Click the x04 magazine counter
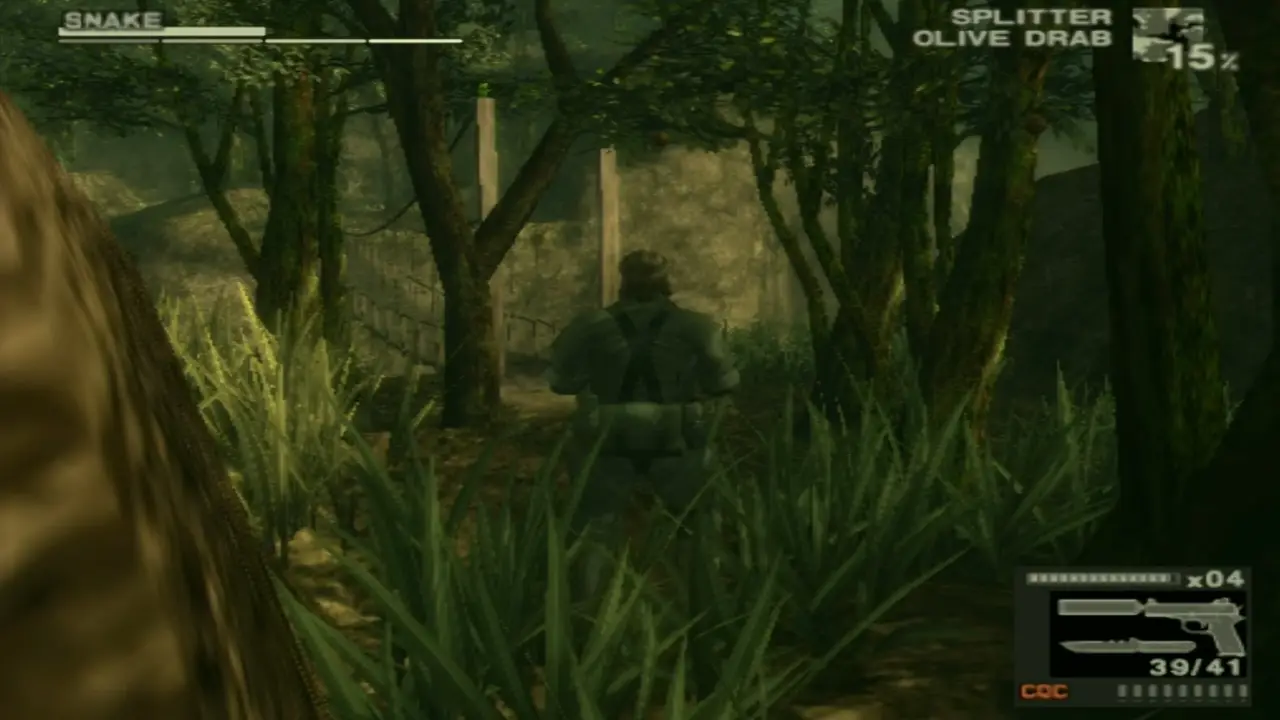This screenshot has height=720, width=1280. click(x=1218, y=580)
